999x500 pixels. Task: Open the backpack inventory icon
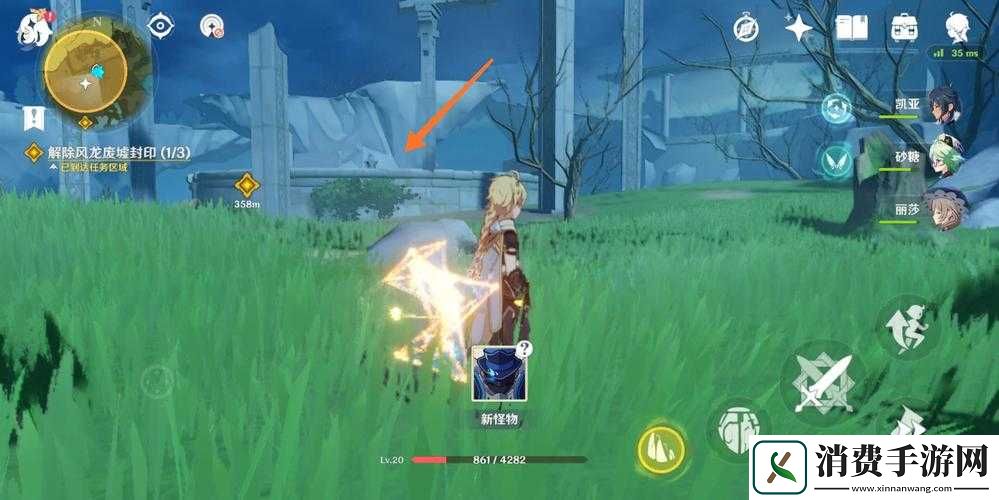[x=904, y=27]
